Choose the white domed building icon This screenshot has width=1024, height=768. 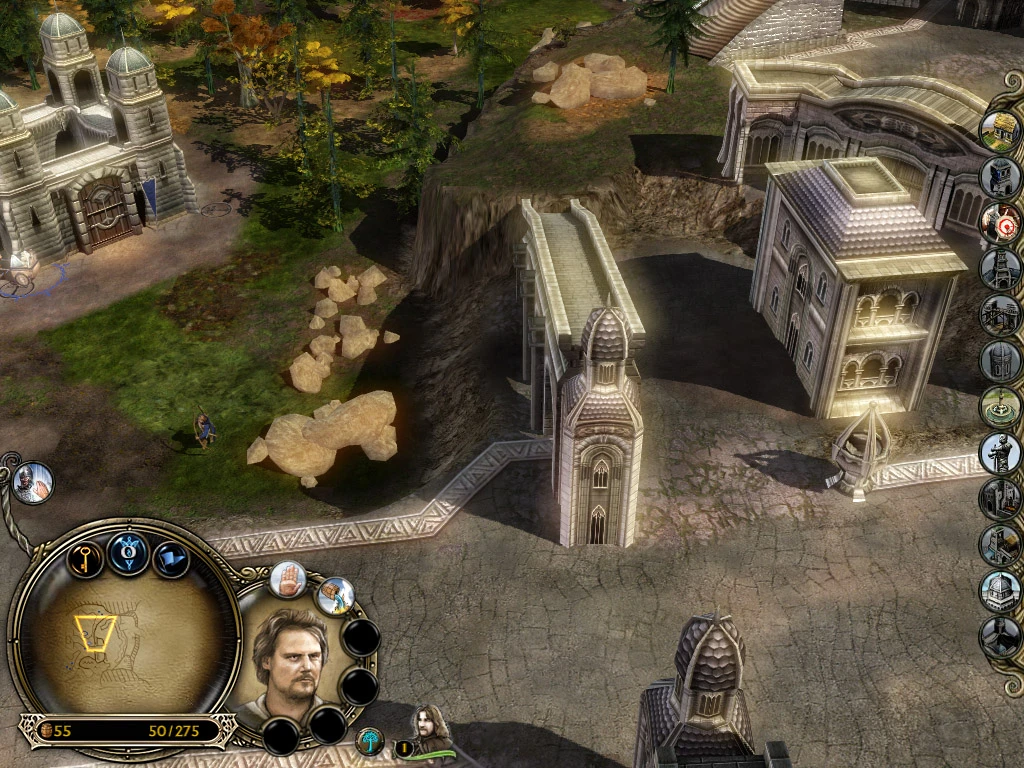[999, 591]
